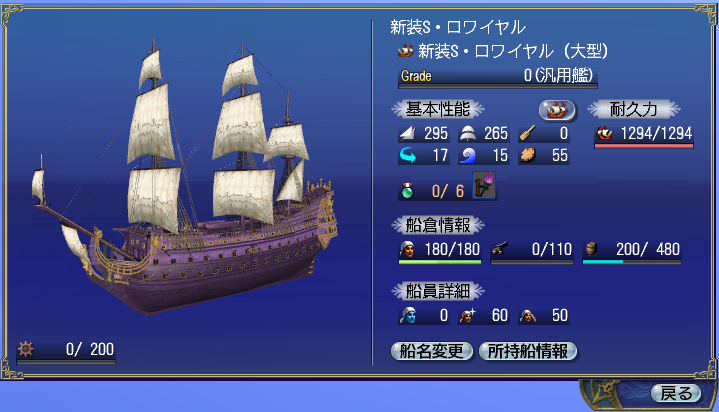The image size is (719, 412).
Task: Click the 船名変更 rename ship button
Action: tap(431, 351)
